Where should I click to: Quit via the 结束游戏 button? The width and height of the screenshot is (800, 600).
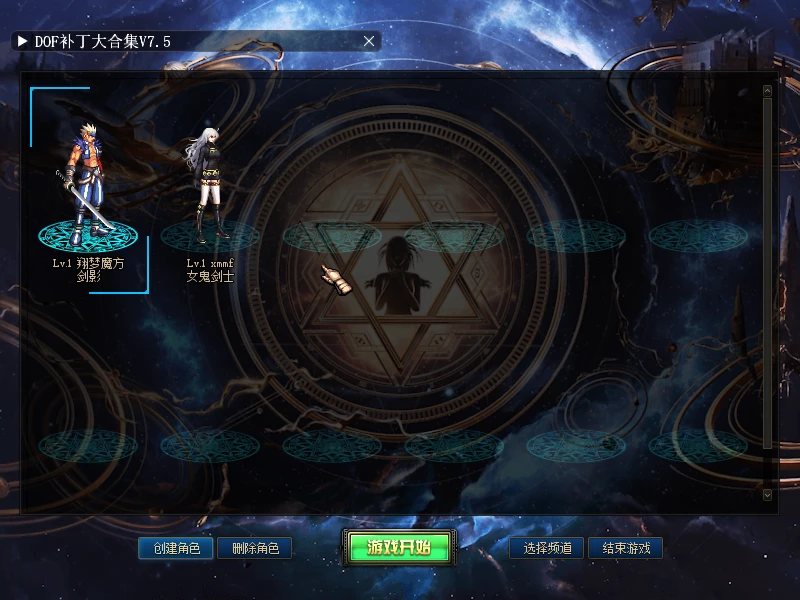625,548
